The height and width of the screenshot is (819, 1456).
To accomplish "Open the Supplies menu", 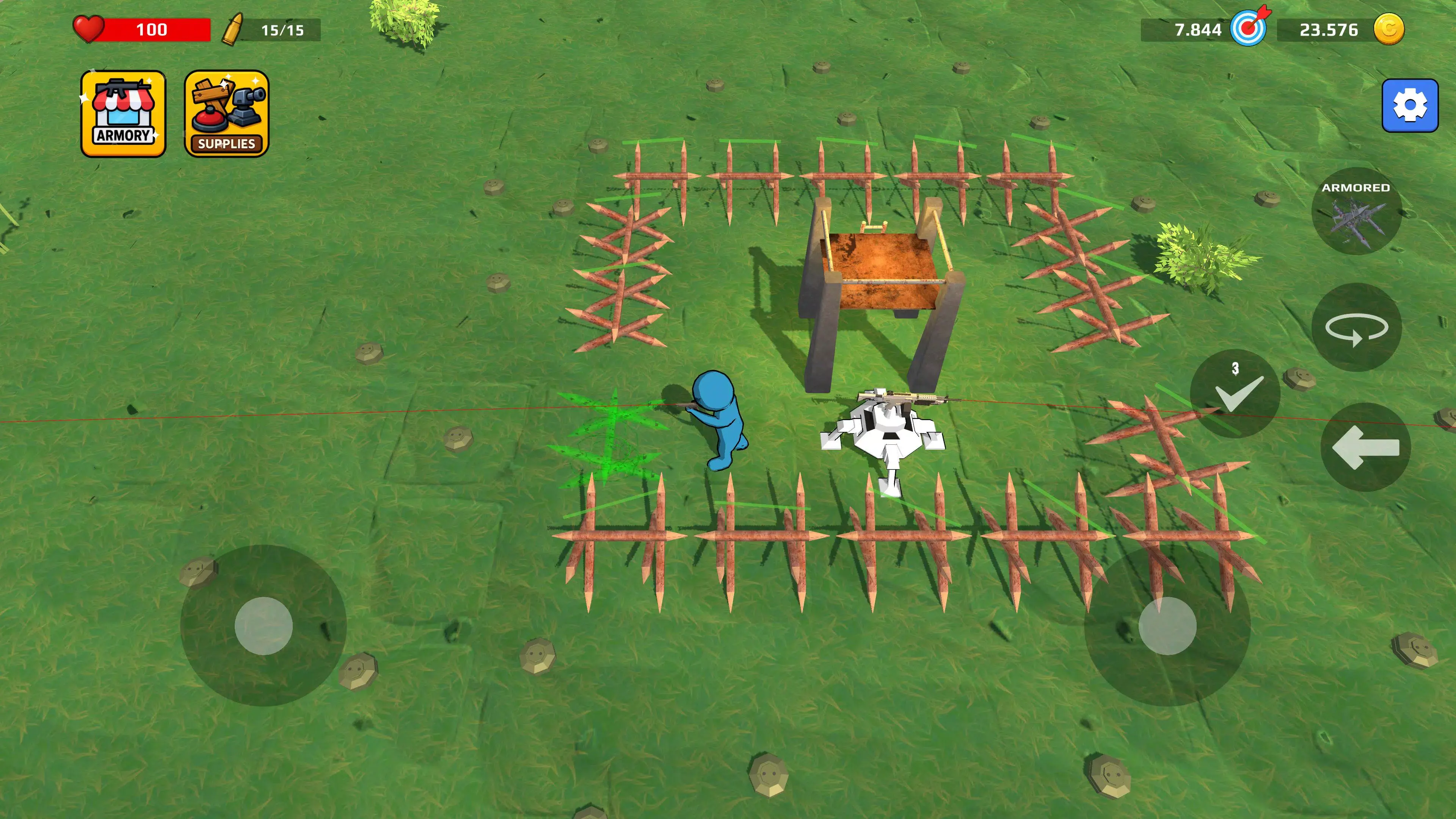I will tap(226, 114).
